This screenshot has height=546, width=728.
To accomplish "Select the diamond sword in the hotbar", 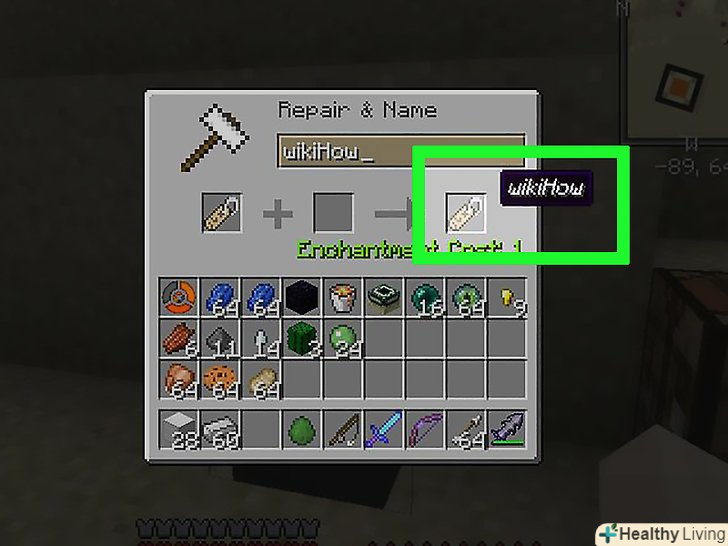I will pos(383,431).
